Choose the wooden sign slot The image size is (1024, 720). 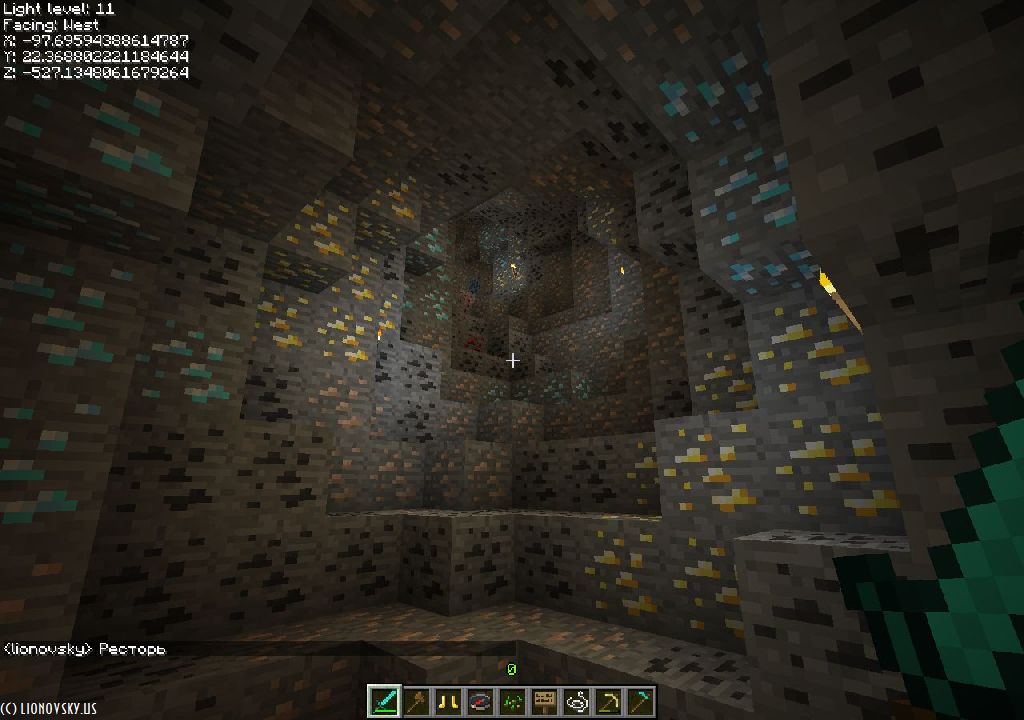click(544, 701)
